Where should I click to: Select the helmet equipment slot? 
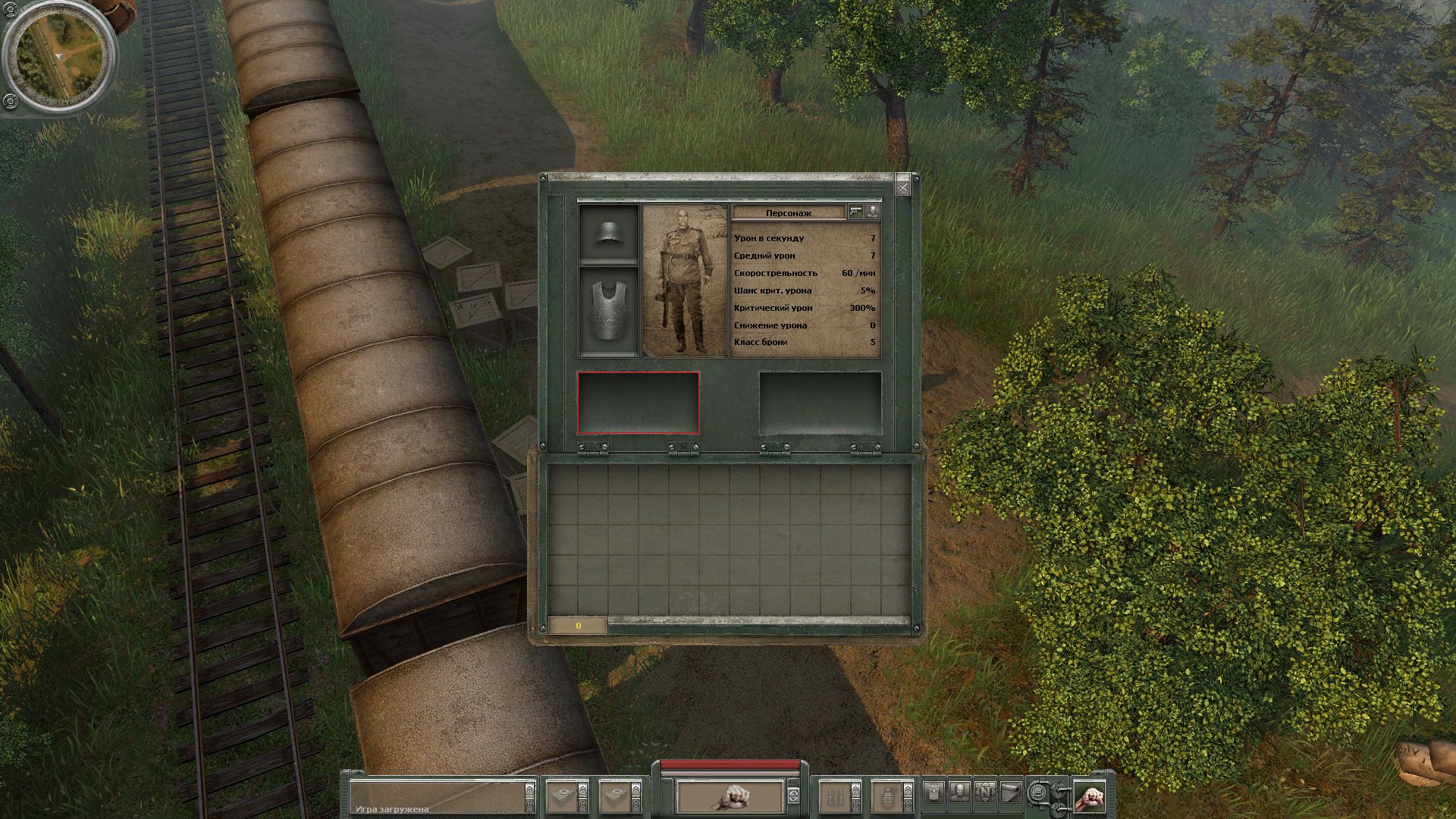[608, 233]
